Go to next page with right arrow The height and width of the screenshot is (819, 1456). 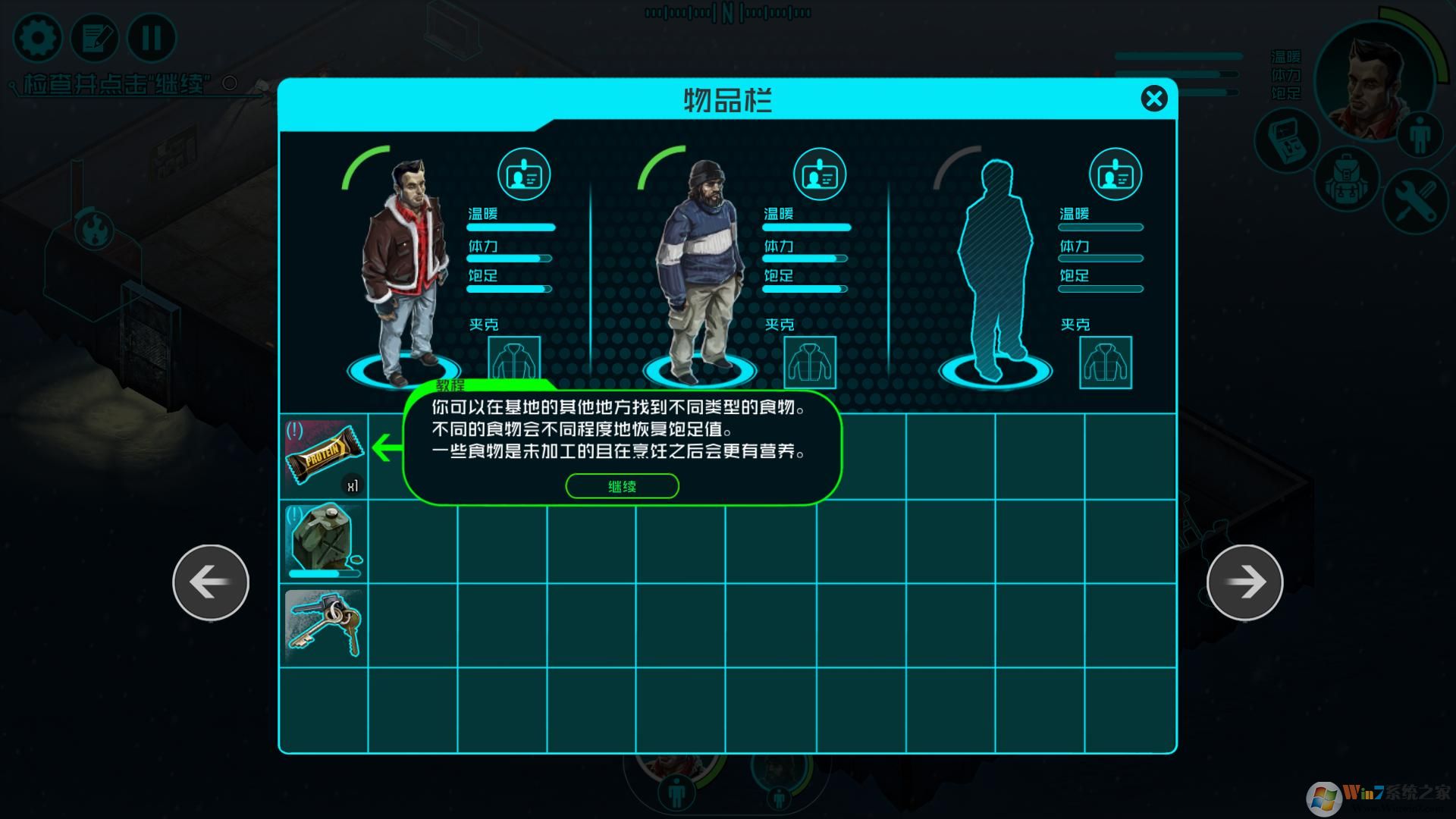tap(1244, 582)
